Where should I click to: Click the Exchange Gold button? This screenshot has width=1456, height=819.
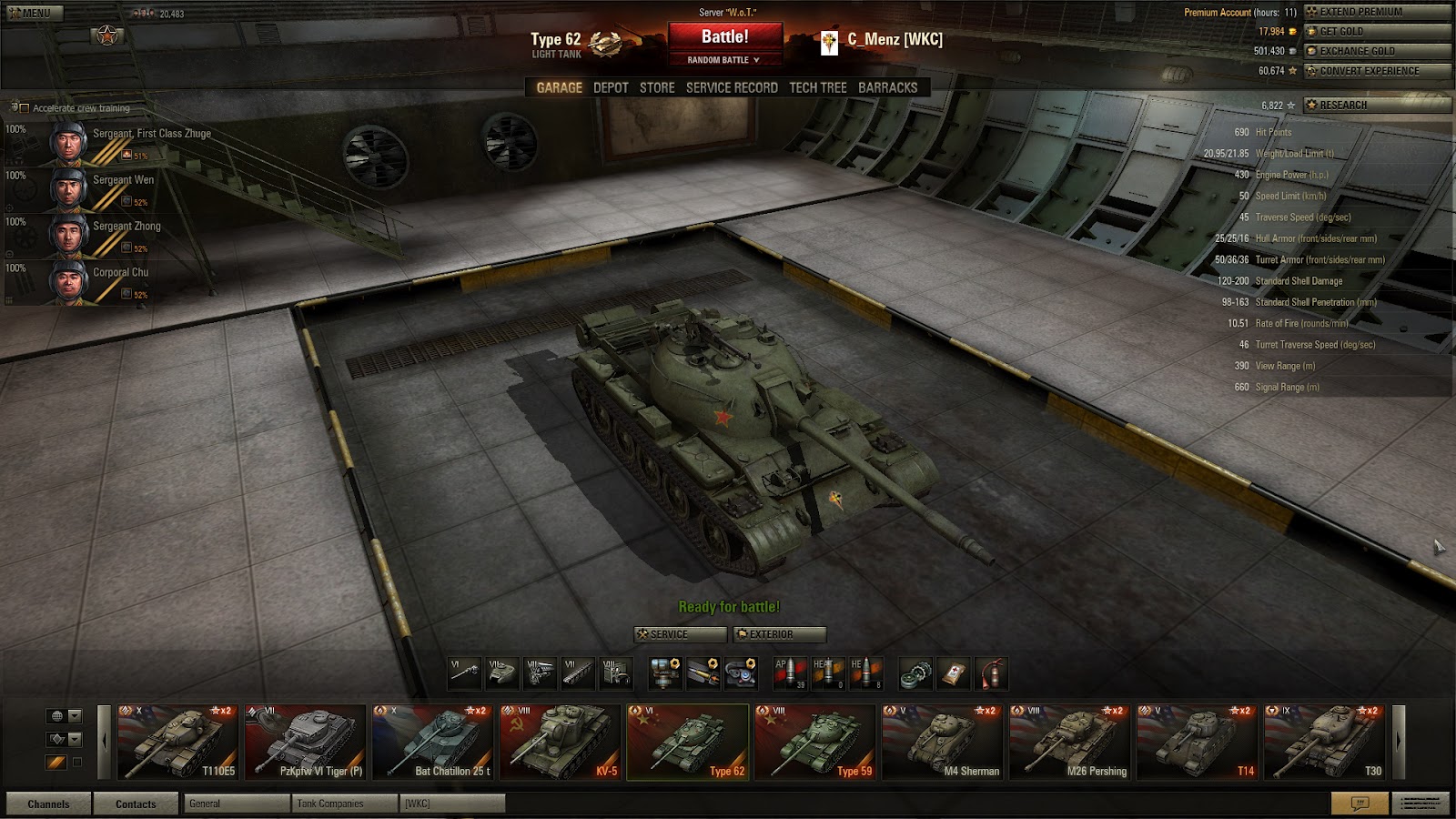(1377, 51)
